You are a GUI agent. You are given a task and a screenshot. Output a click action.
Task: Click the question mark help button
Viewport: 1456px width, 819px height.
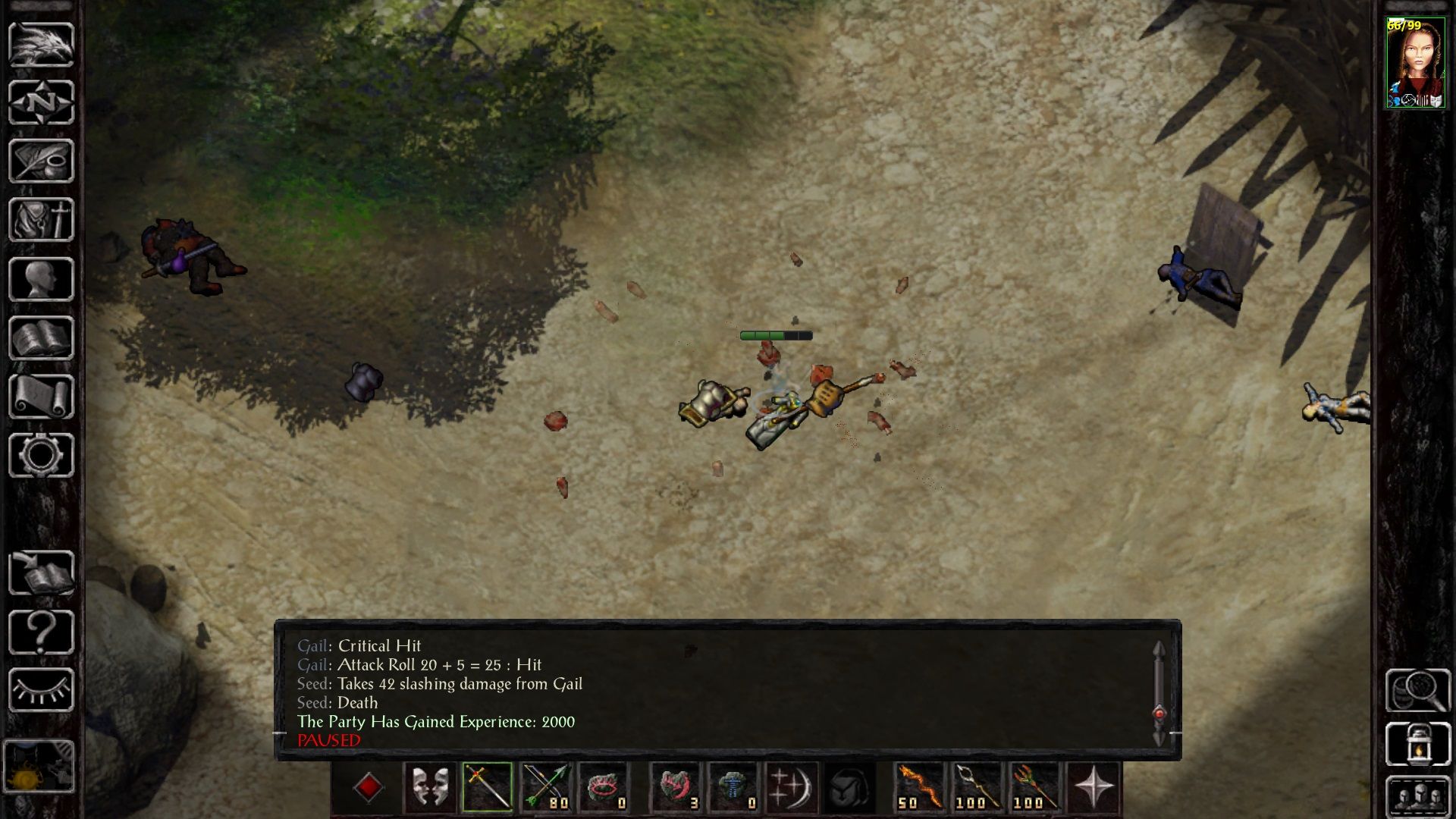(x=41, y=632)
